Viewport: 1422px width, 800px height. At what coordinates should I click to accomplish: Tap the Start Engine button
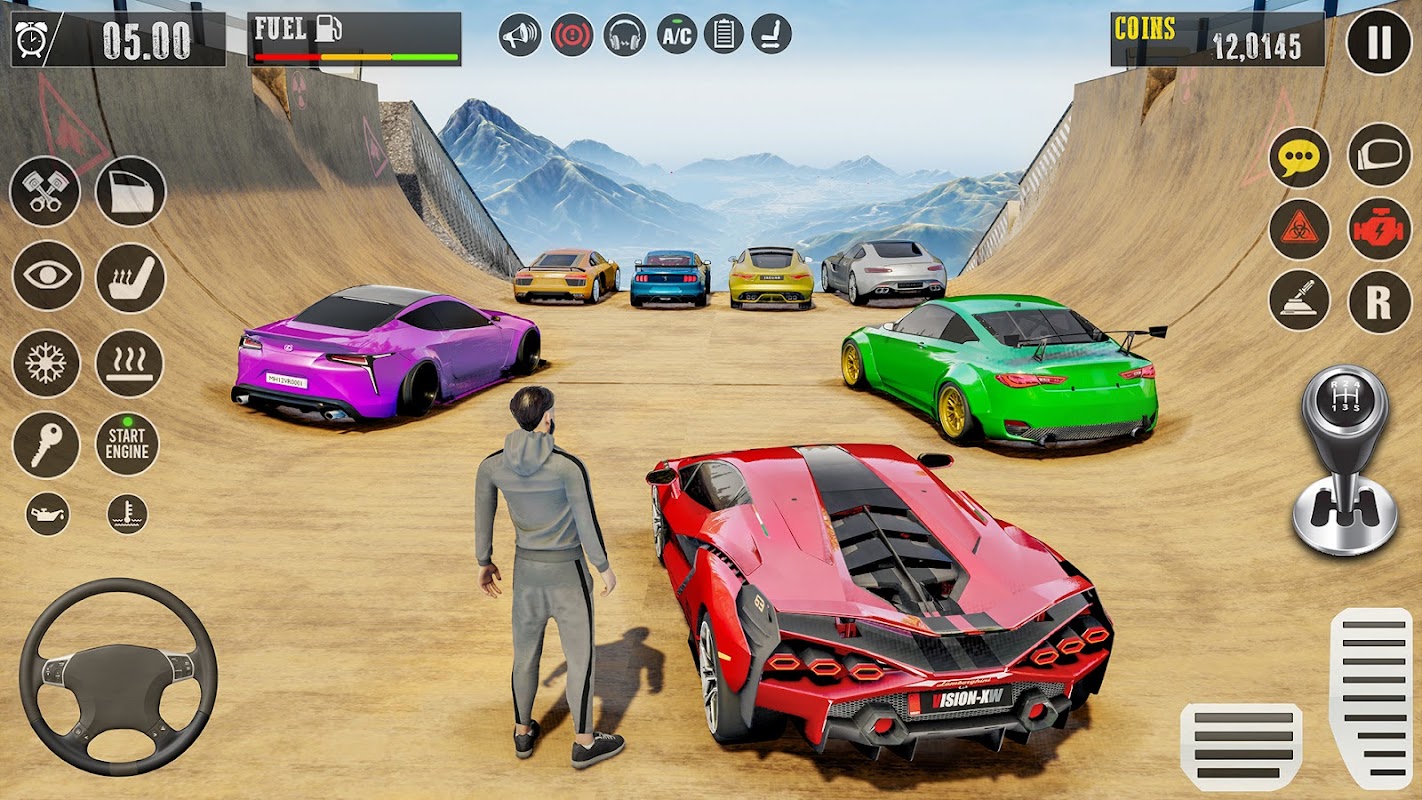pyautogui.click(x=127, y=443)
